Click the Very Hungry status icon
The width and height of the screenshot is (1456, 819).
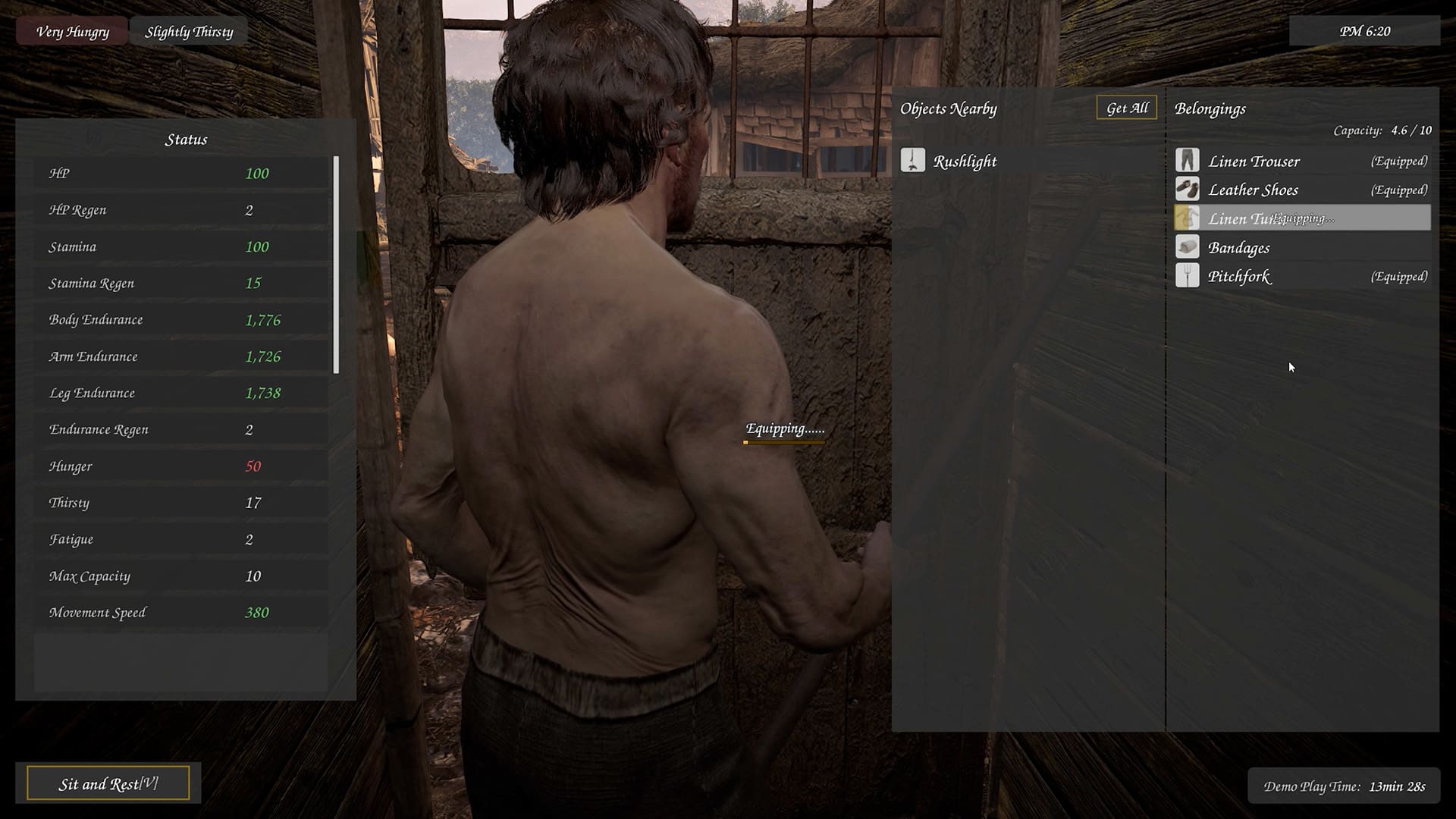click(x=74, y=31)
